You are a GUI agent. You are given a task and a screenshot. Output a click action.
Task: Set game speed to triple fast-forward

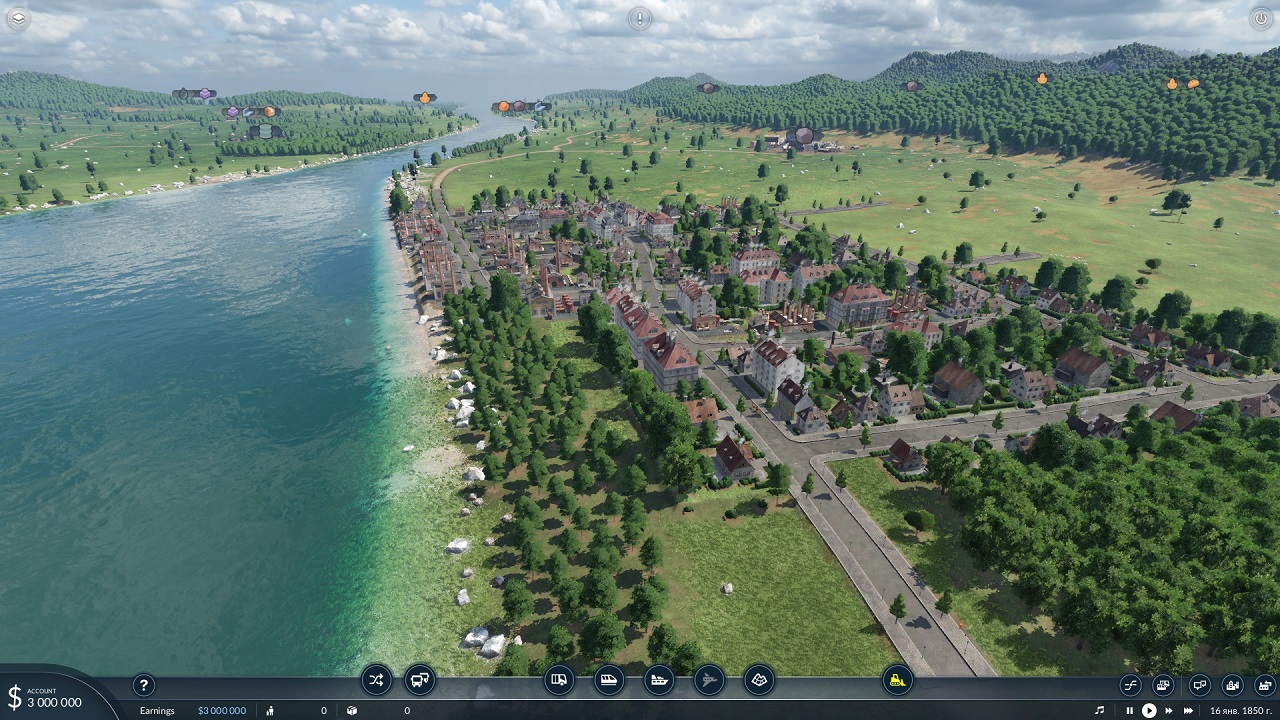[x=1190, y=710]
